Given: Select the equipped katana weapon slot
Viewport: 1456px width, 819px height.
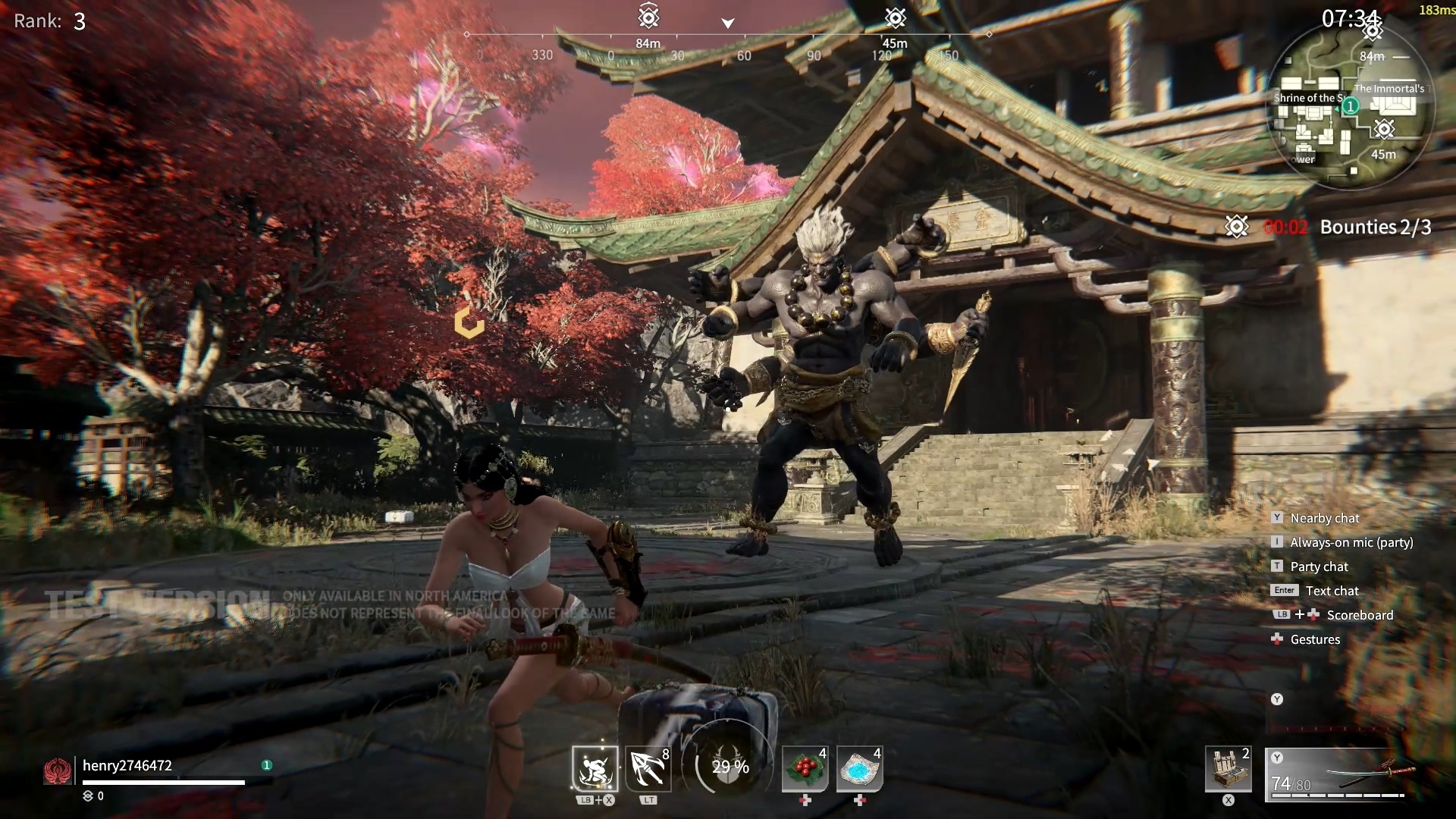Looking at the screenshot, I should [1339, 773].
